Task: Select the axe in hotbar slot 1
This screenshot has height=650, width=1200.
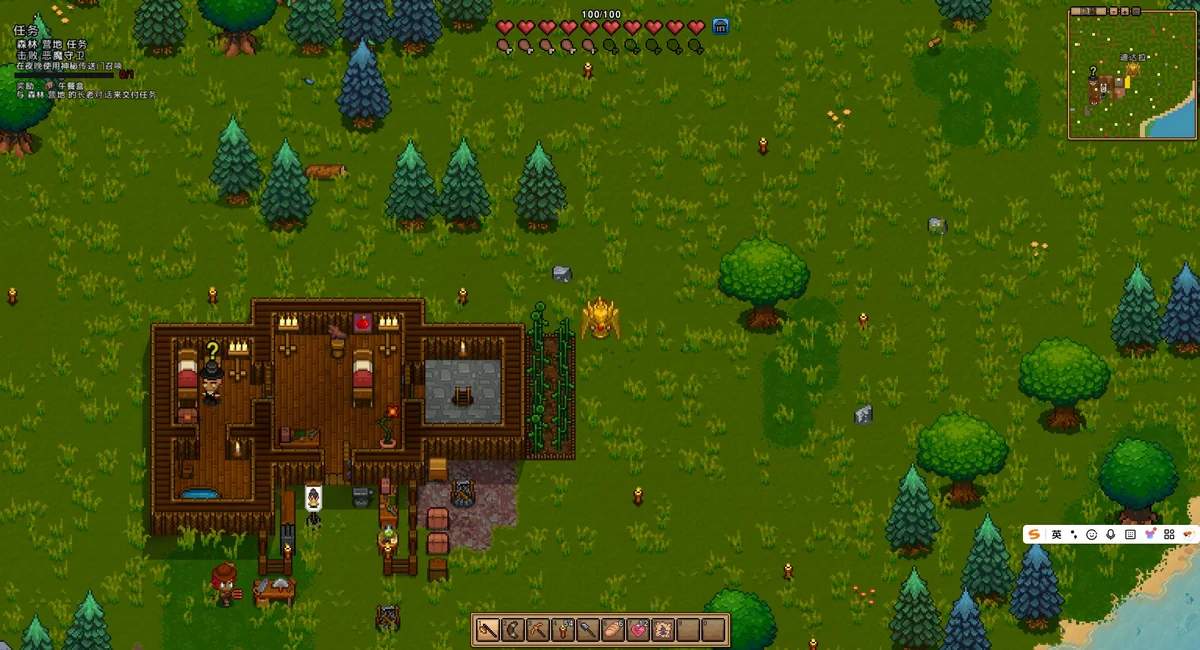Action: click(x=488, y=630)
